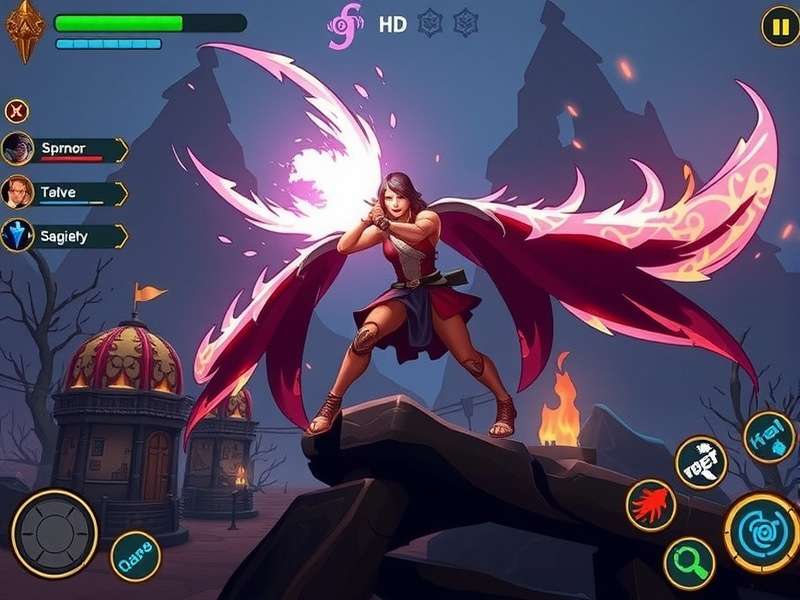The height and width of the screenshot is (600, 800).
Task: Click the purple swirl emblem beside HD
Action: click(346, 26)
